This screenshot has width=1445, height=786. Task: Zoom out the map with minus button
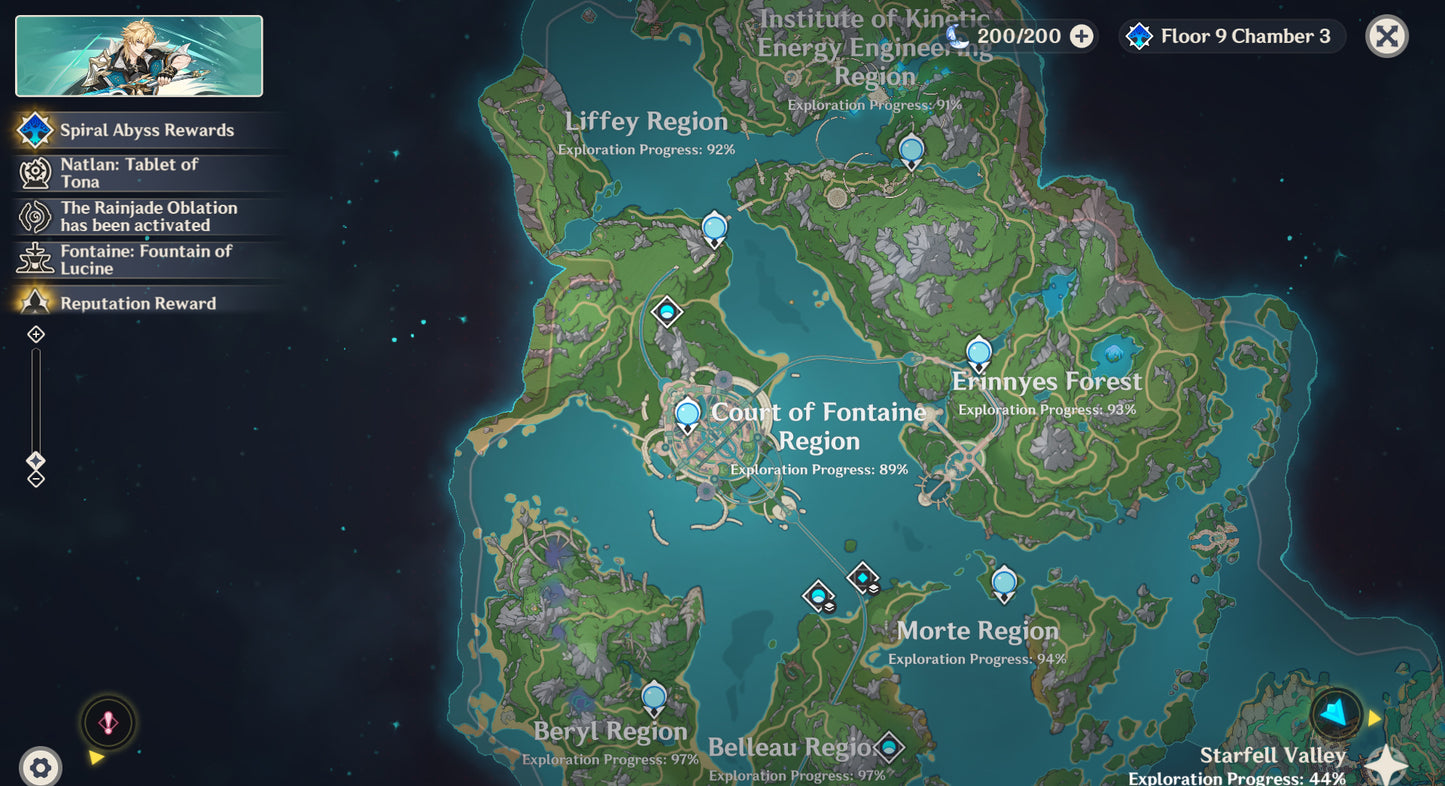coord(36,479)
